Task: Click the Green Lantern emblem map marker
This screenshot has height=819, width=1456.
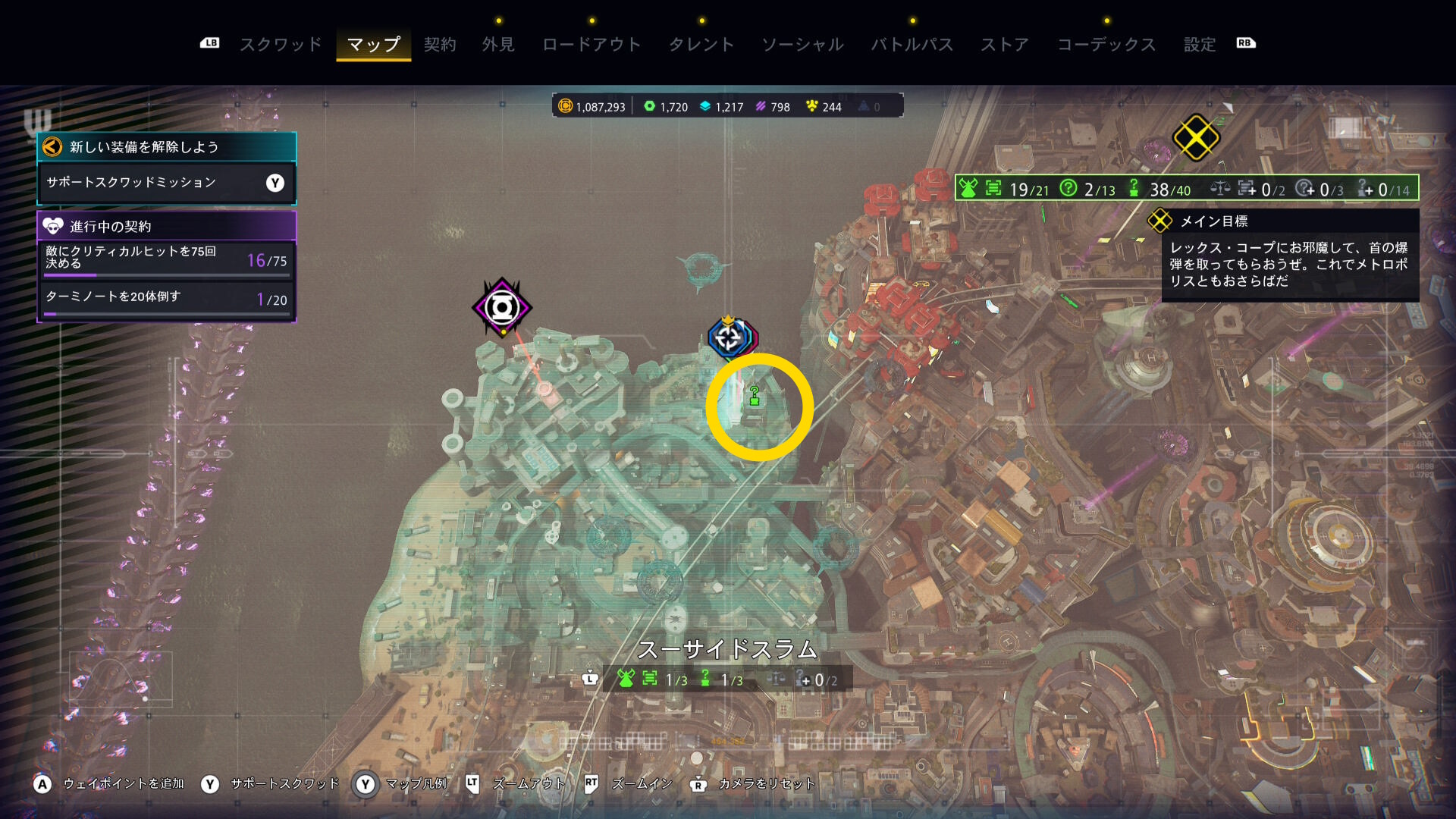Action: pyautogui.click(x=501, y=308)
